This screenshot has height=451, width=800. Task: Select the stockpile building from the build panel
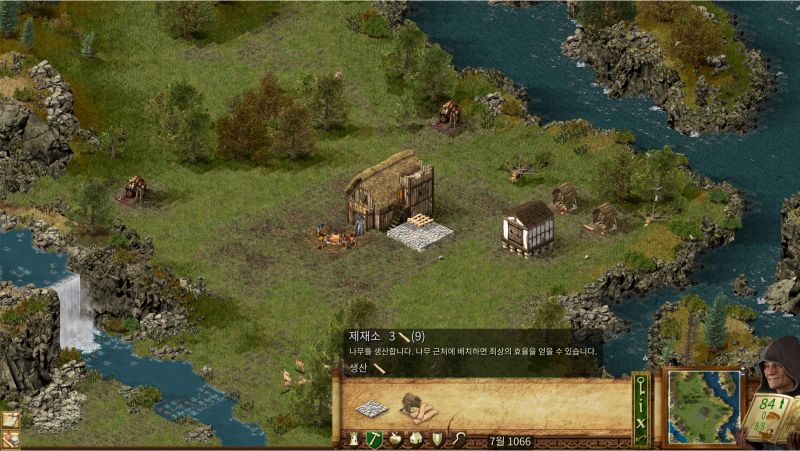(372, 408)
